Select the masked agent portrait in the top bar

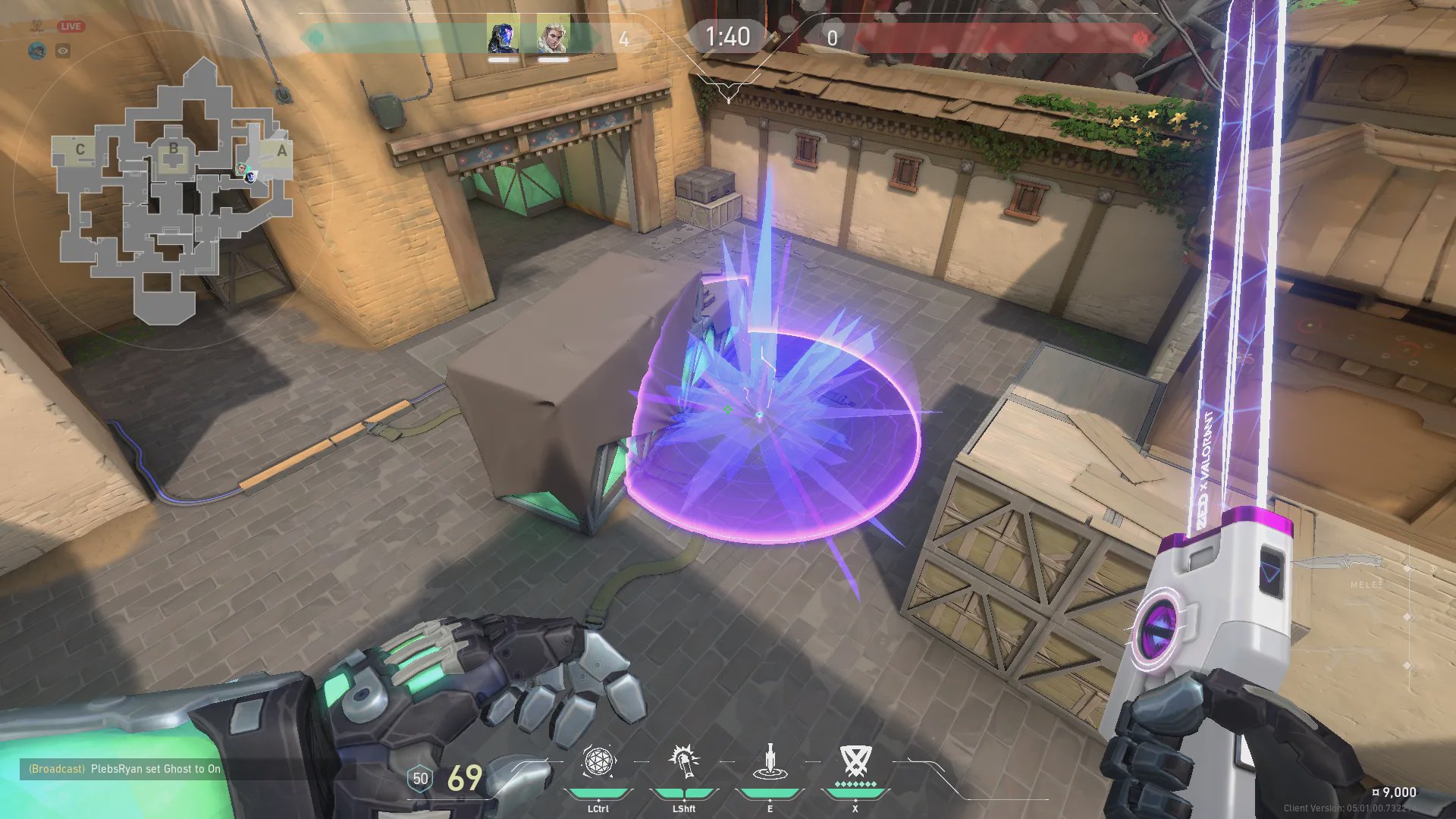point(503,35)
